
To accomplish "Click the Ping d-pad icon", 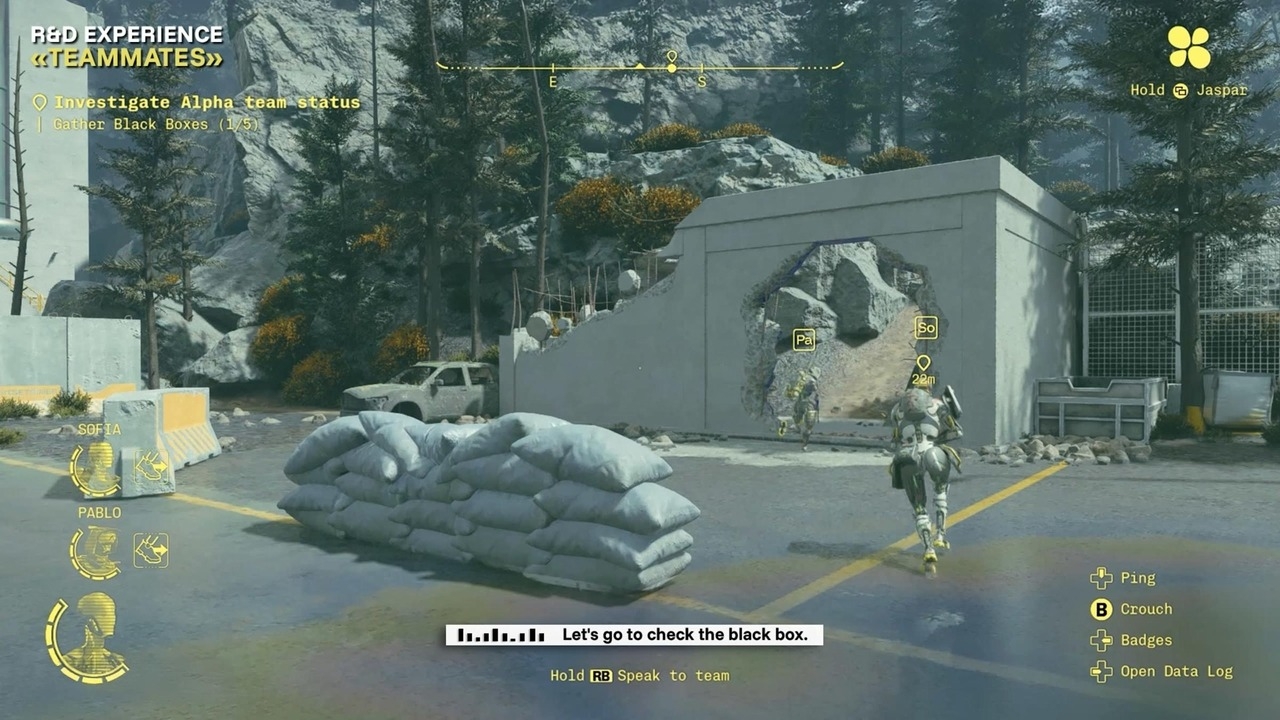I will point(1100,577).
